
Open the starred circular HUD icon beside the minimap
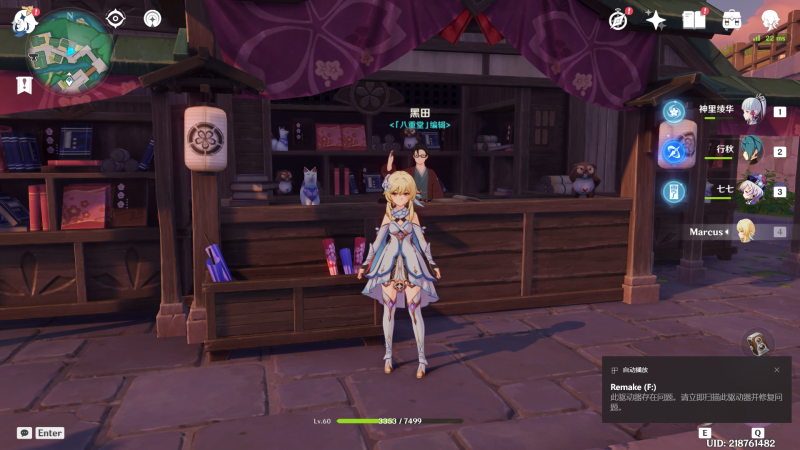click(152, 18)
